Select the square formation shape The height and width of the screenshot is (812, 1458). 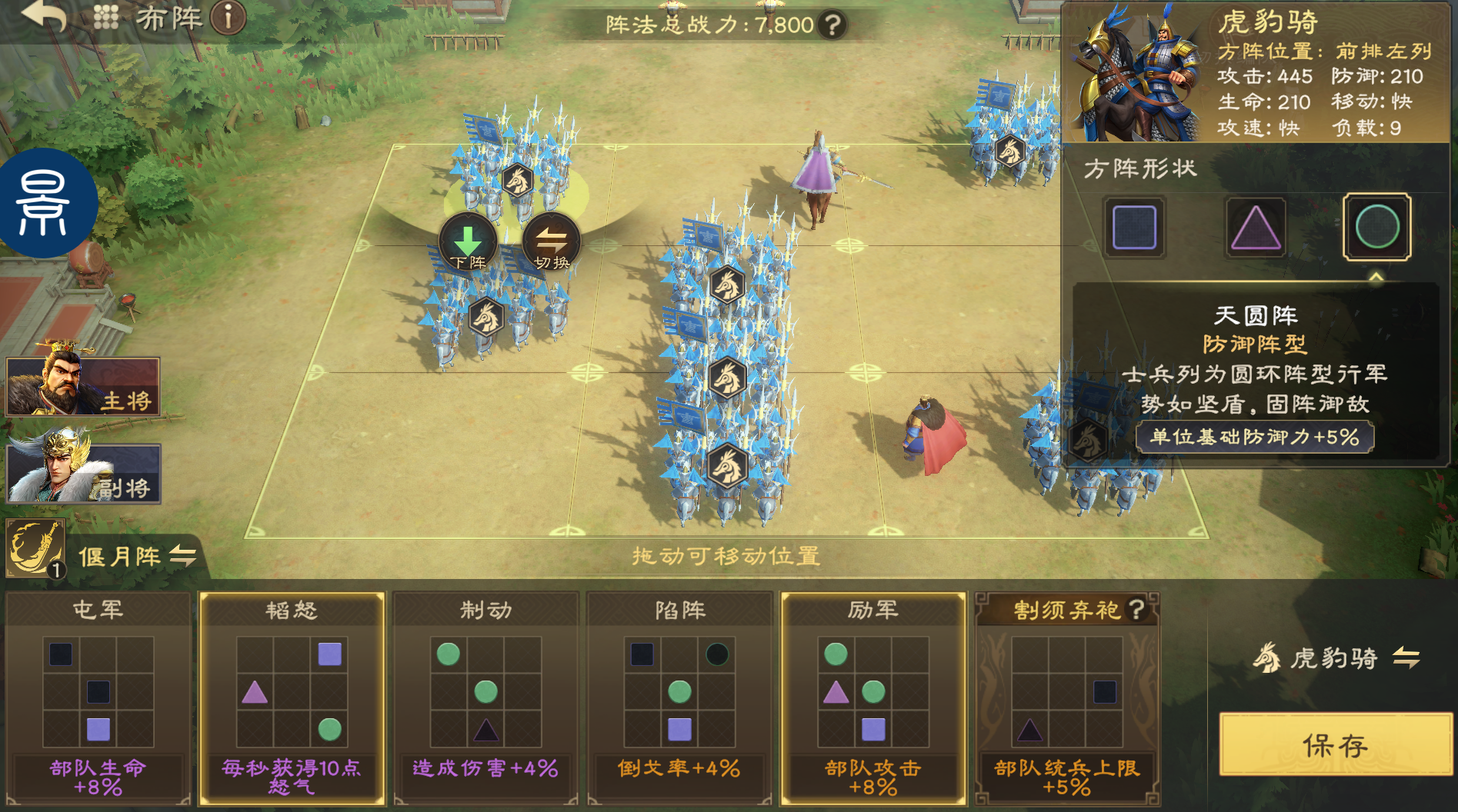(x=1134, y=228)
